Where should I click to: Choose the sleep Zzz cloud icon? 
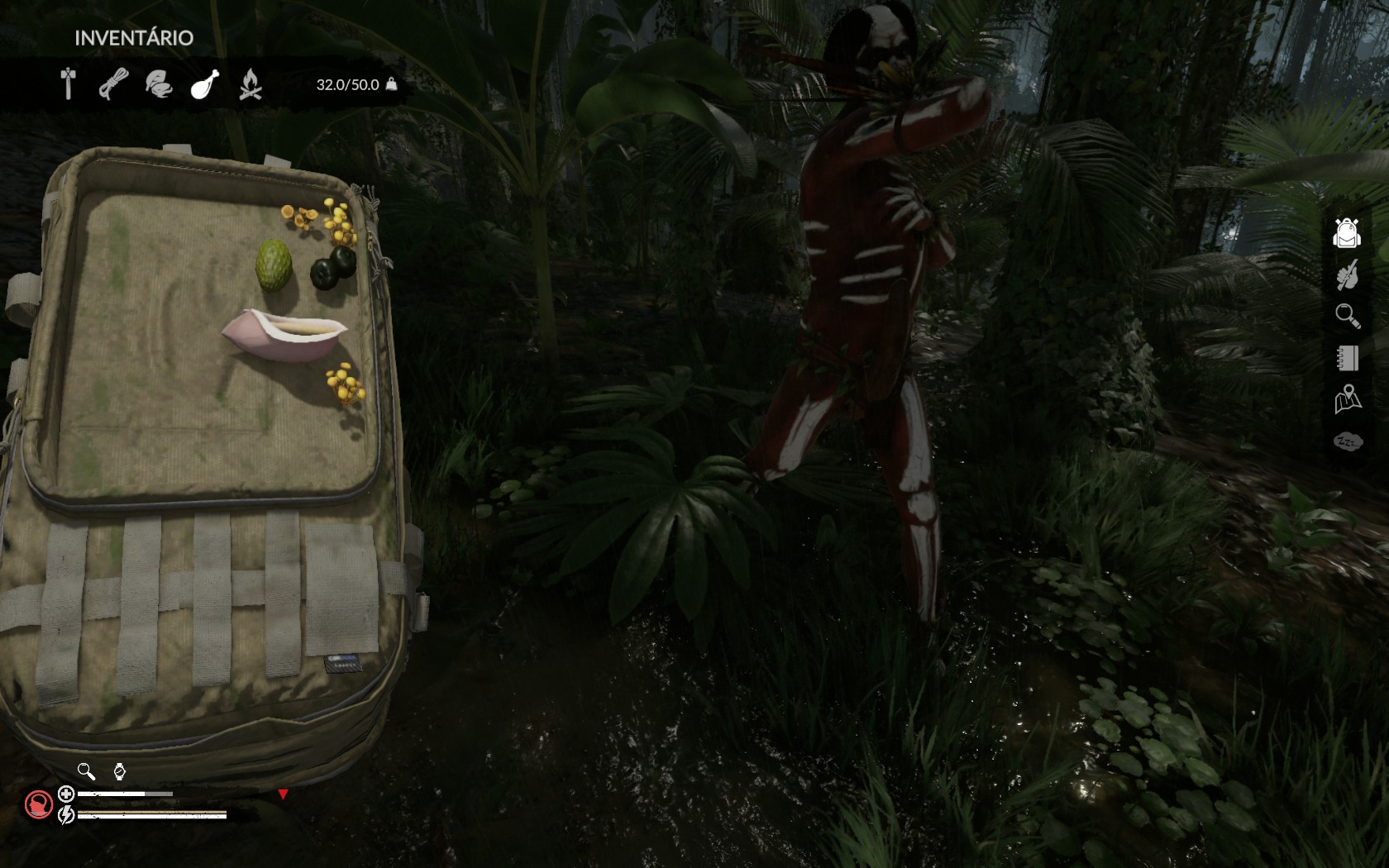point(1347,442)
